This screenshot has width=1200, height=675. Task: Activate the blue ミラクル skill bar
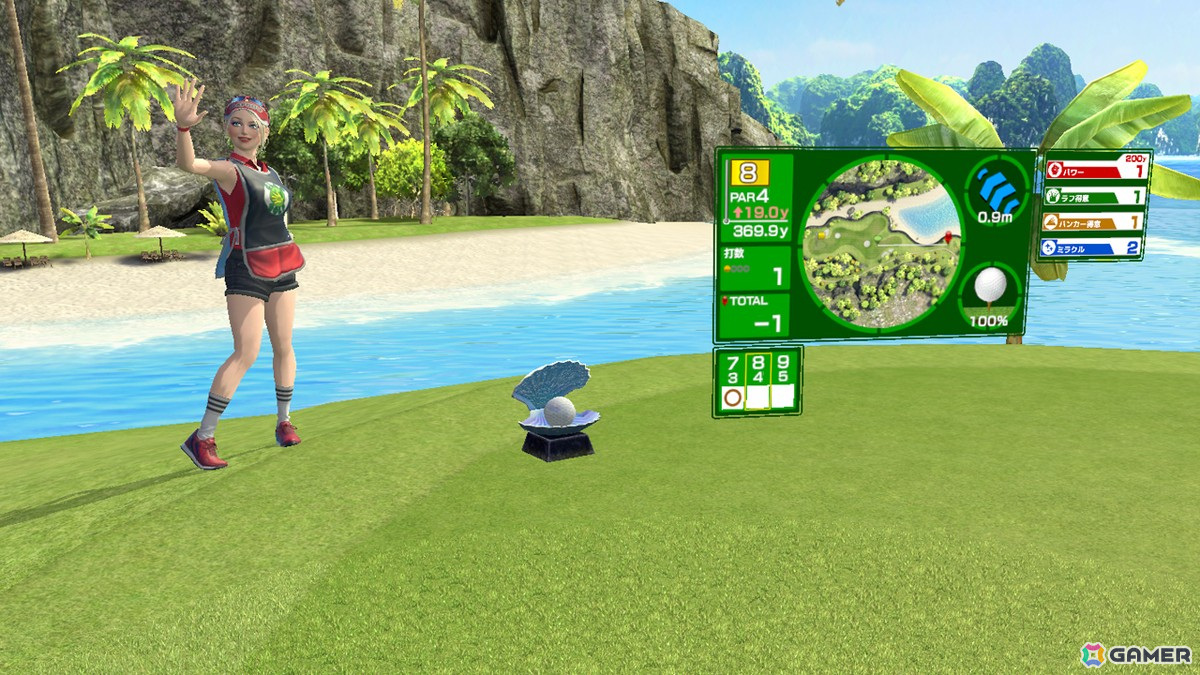[1092, 247]
